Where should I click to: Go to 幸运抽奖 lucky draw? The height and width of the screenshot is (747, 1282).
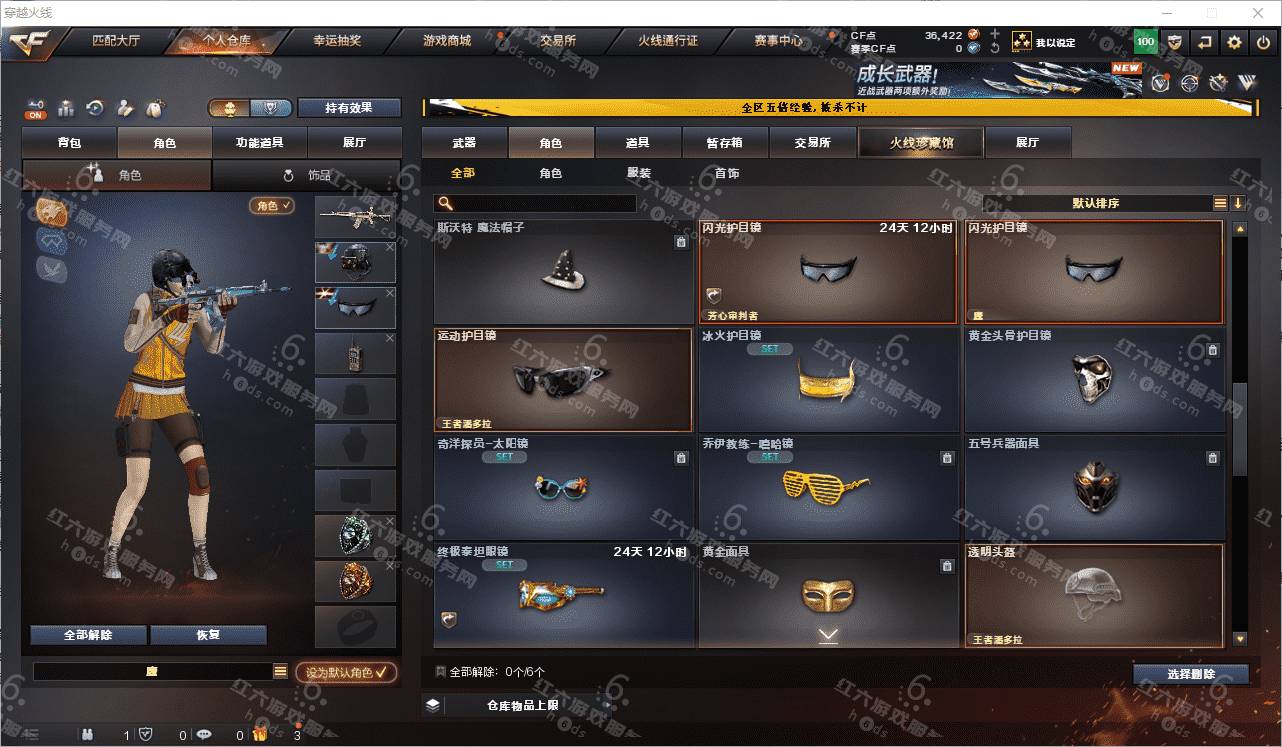pyautogui.click(x=337, y=41)
